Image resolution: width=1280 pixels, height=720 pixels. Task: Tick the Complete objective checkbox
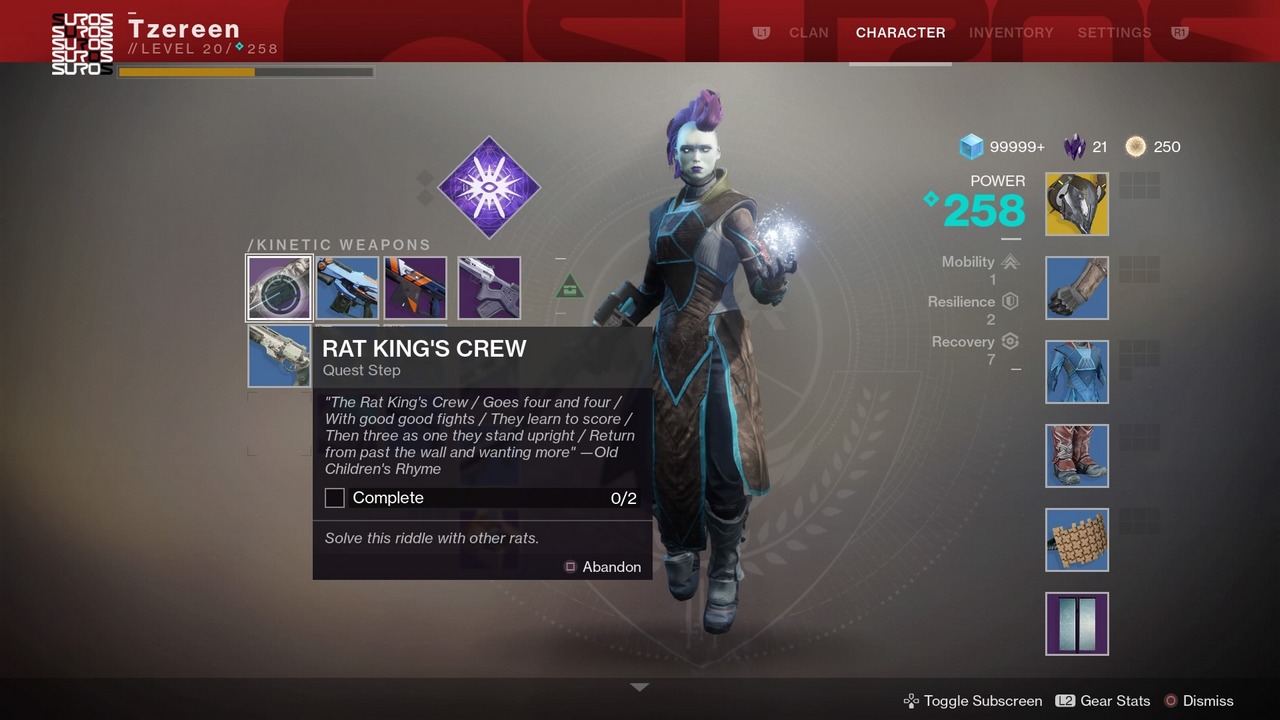coord(335,498)
